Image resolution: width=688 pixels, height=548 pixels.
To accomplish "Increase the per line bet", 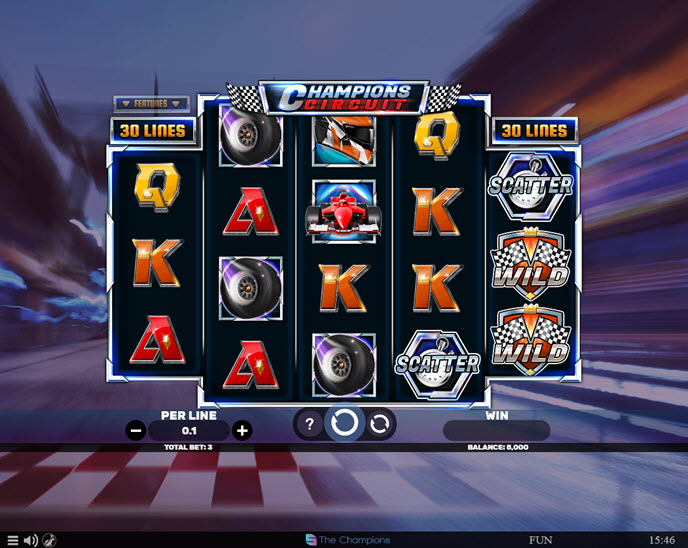I will 241,431.
